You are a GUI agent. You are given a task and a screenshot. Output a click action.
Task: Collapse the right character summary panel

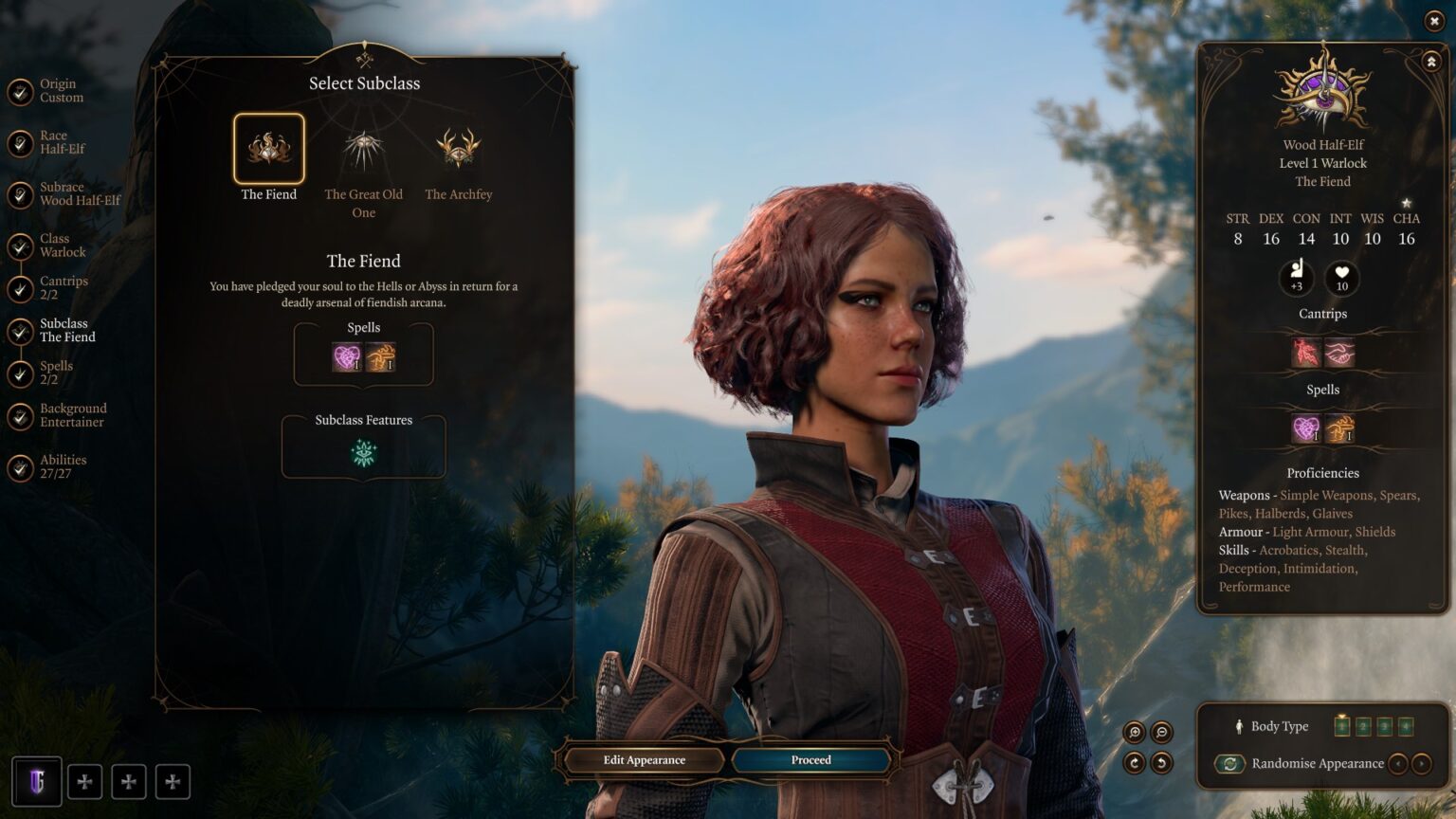pos(1429,59)
